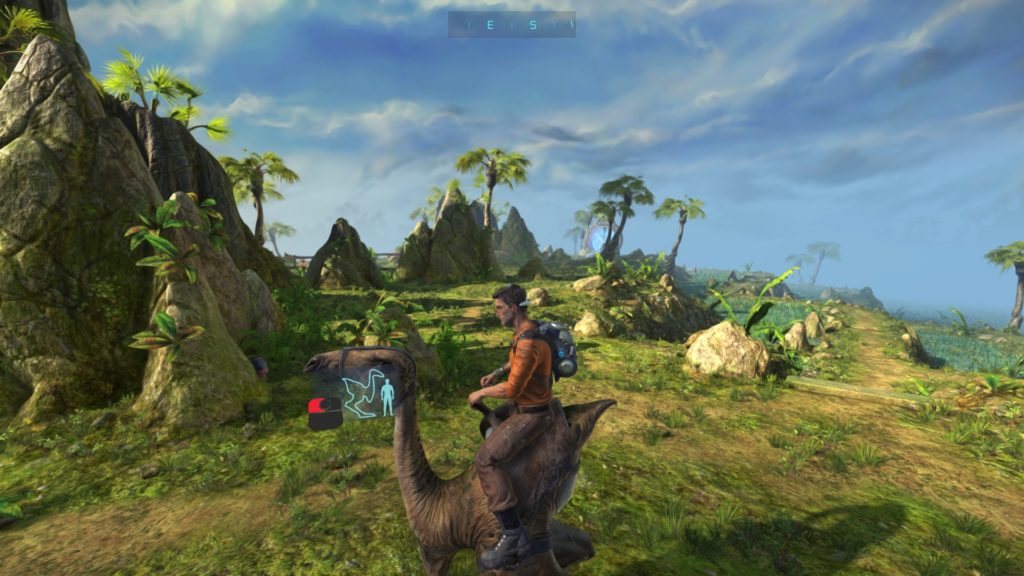Click the compass heading bar
The image size is (1024, 576).
pos(511,24)
